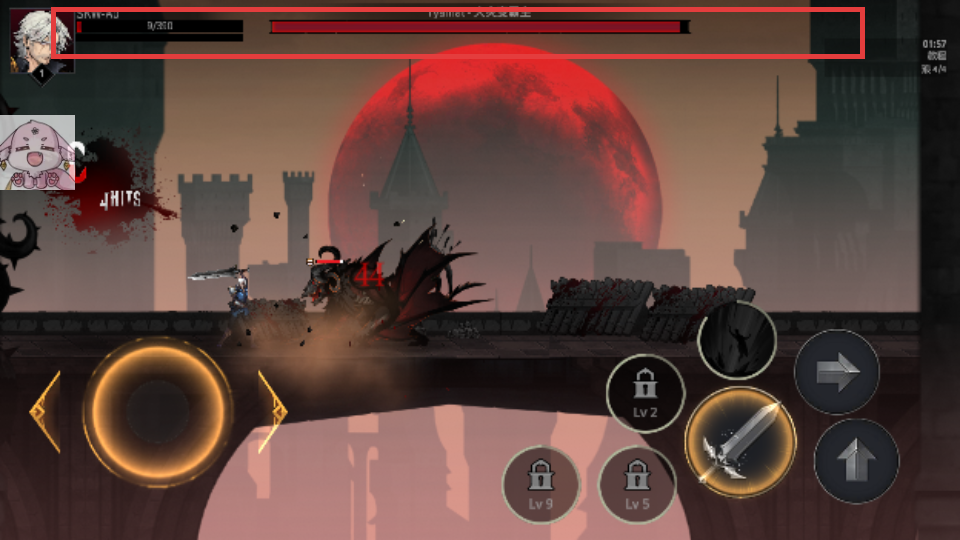Tap the virtual joystick's orange ring
960x540 pixels.
point(158,411)
